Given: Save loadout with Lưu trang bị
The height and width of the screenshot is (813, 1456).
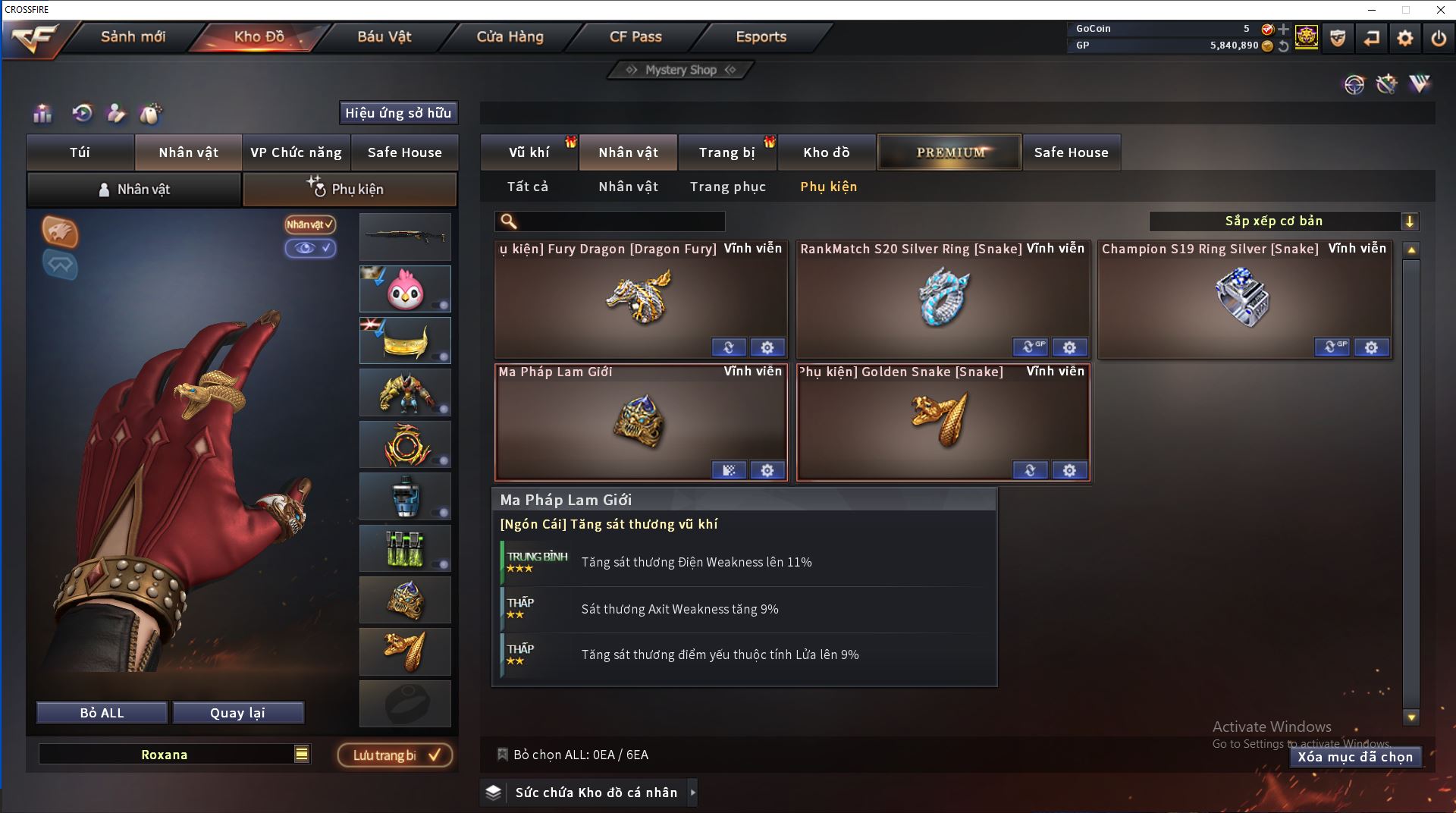Looking at the screenshot, I should point(394,755).
